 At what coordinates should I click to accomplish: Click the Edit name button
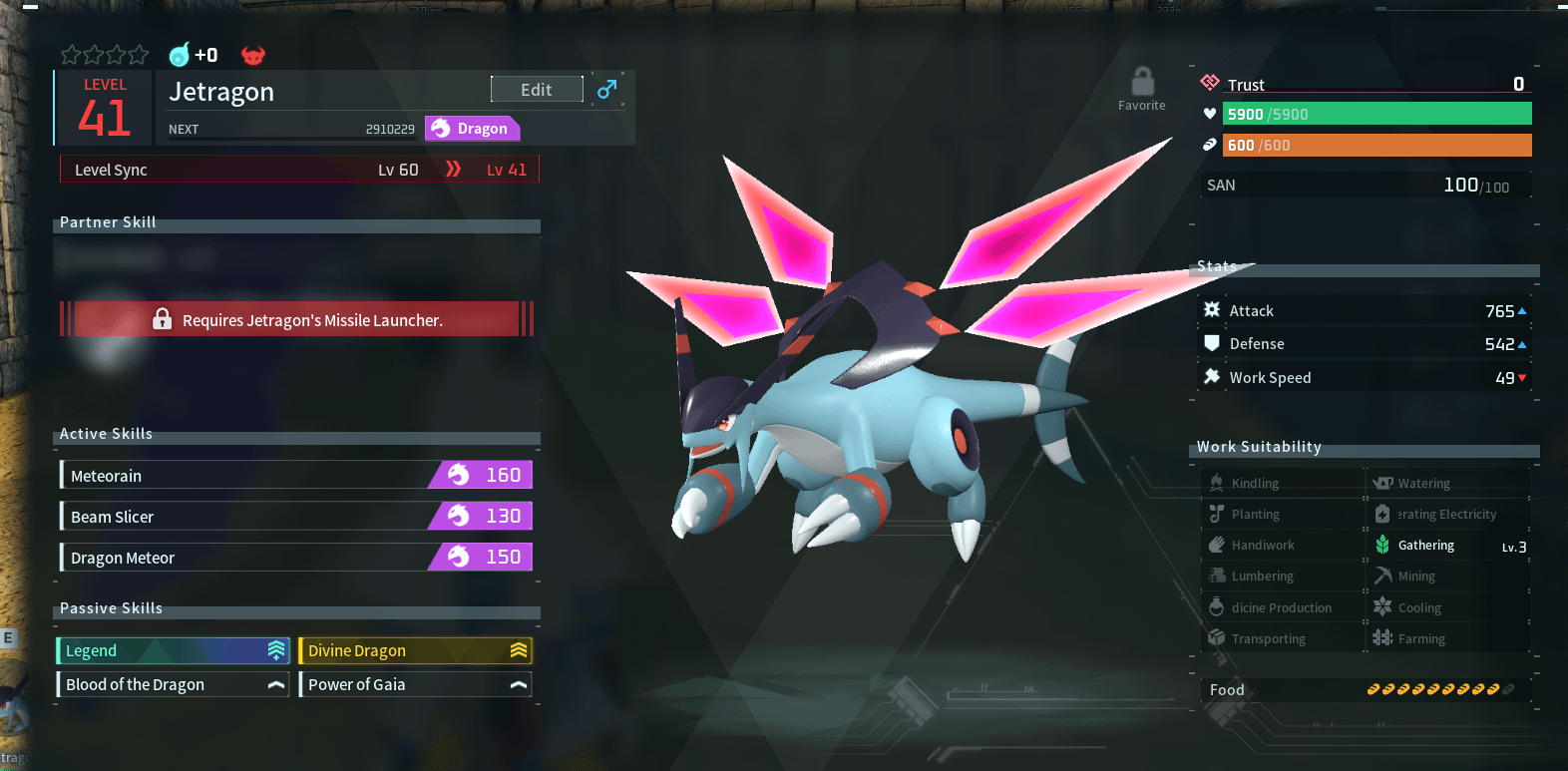pos(537,90)
